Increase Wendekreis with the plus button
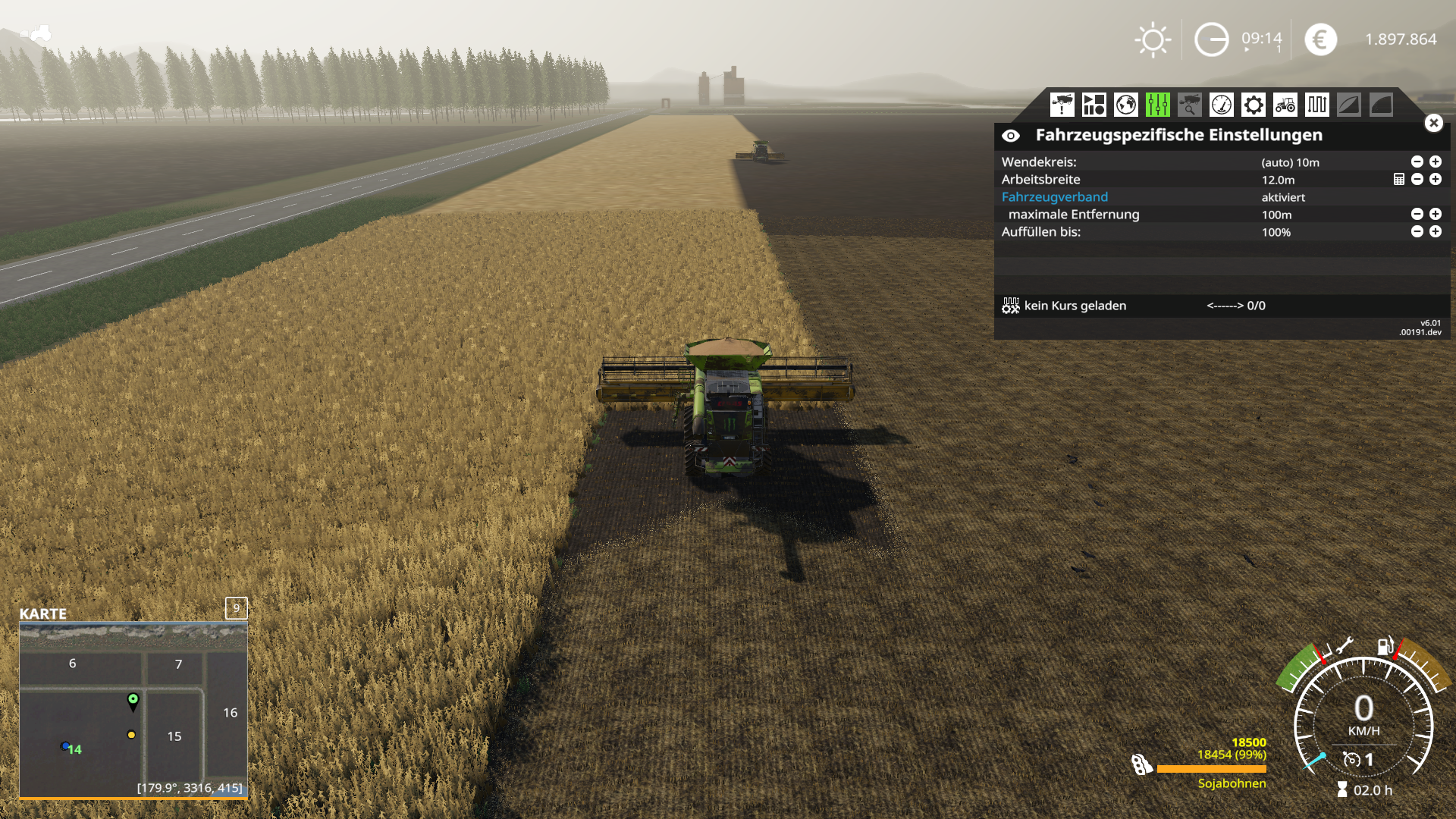Screen dimensions: 1456x819 [1435, 162]
